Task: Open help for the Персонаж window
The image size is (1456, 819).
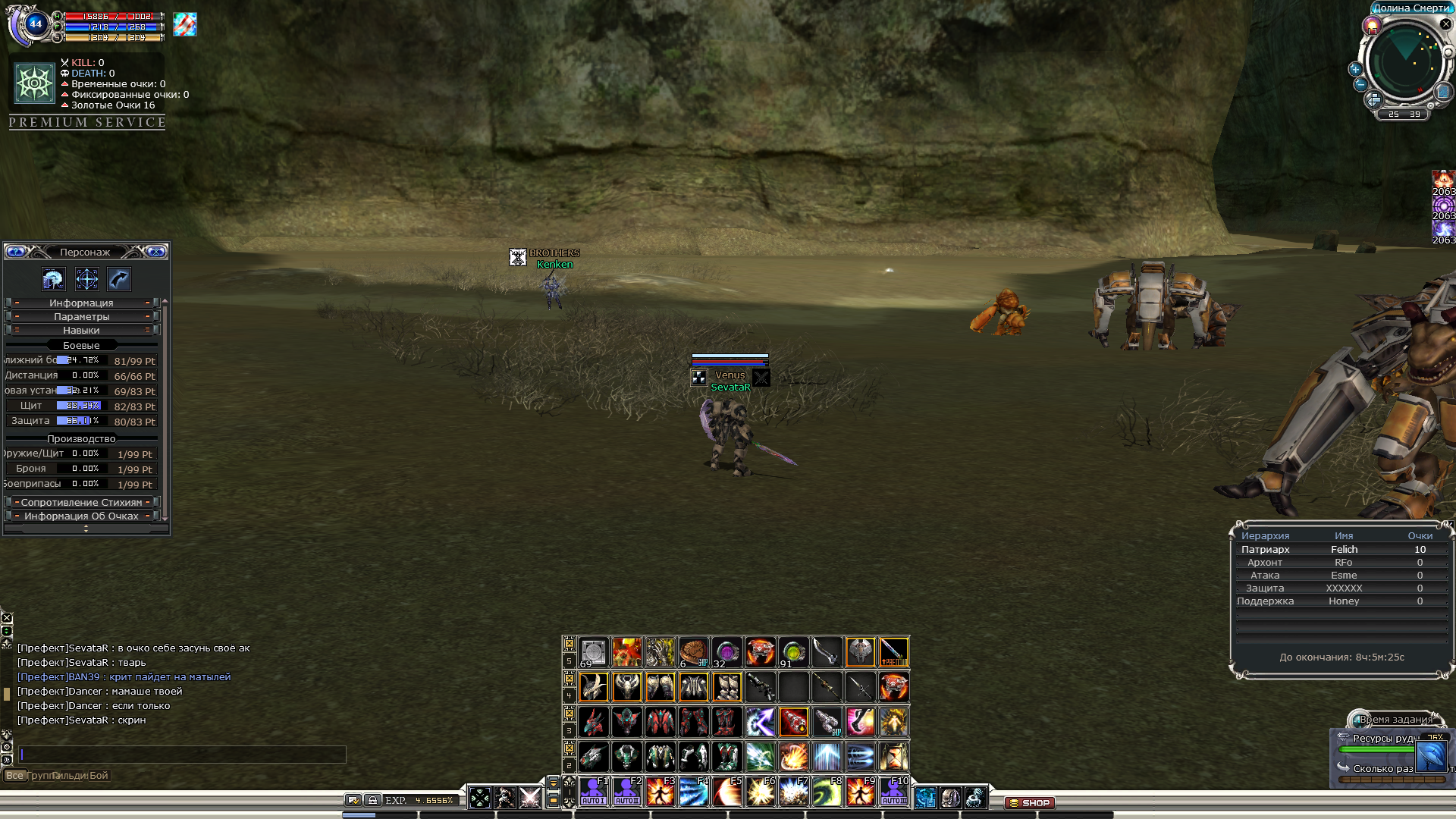Action: [16, 252]
